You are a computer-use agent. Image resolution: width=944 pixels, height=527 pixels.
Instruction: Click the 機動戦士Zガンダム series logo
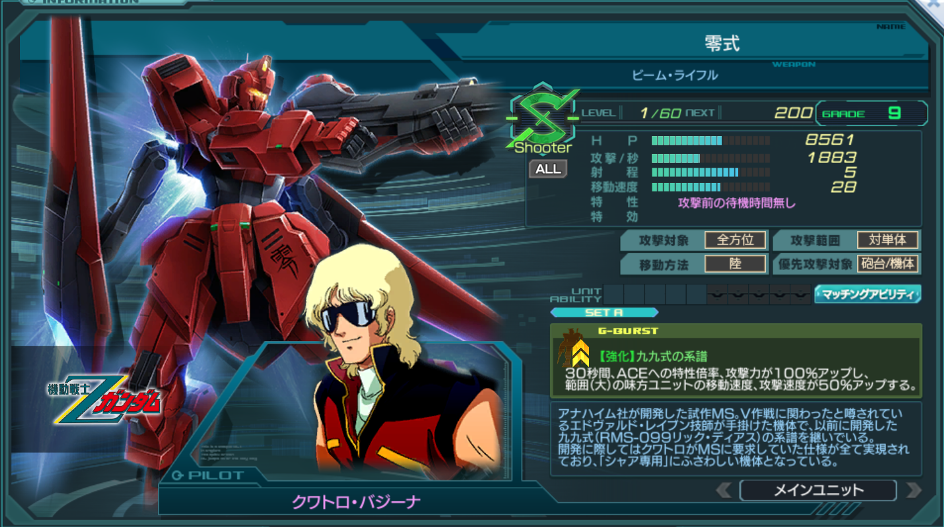pyautogui.click(x=101, y=400)
